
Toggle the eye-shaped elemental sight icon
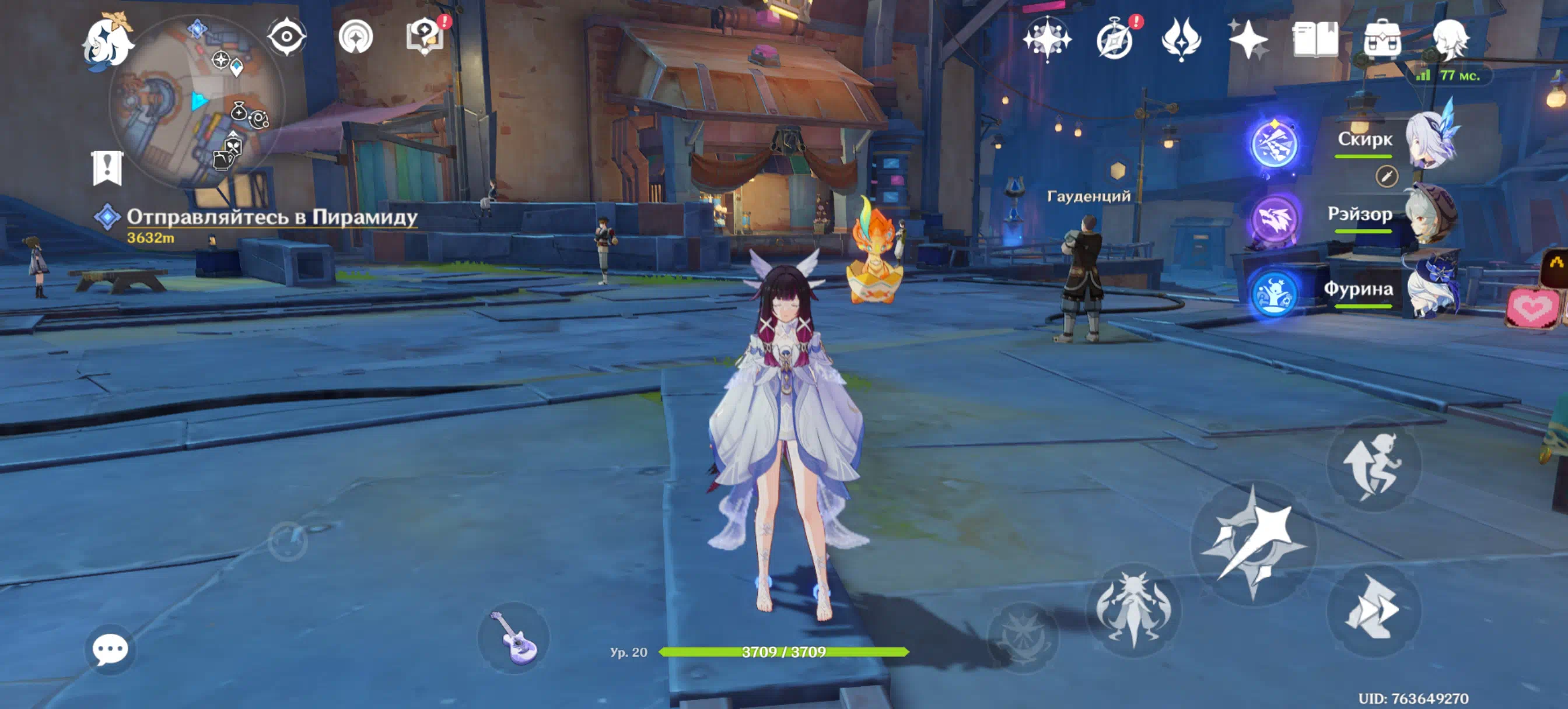coord(286,37)
